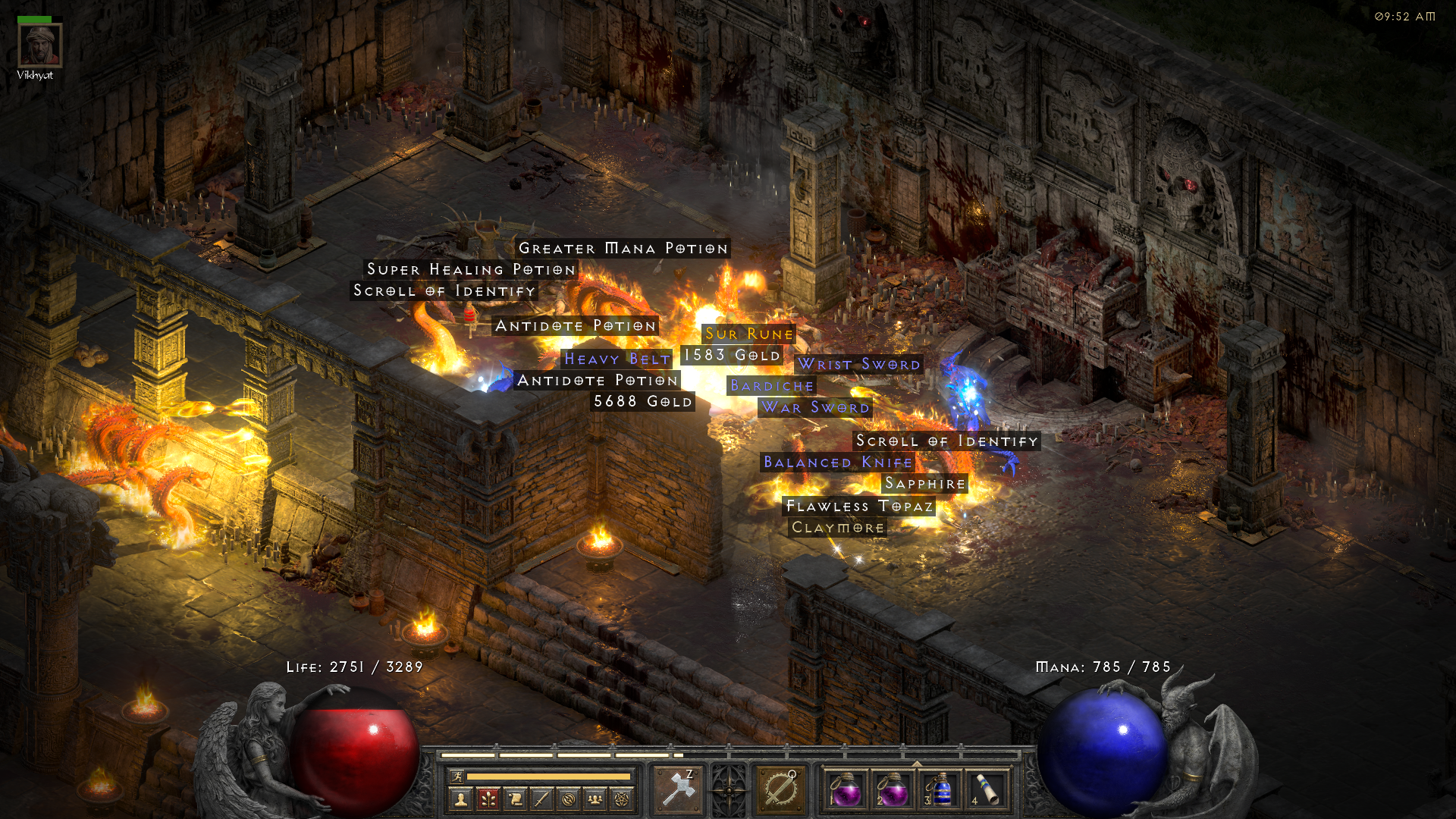This screenshot has width=1456, height=819.
Task: Open the game menu pentagram button
Action: pyautogui.click(x=622, y=799)
